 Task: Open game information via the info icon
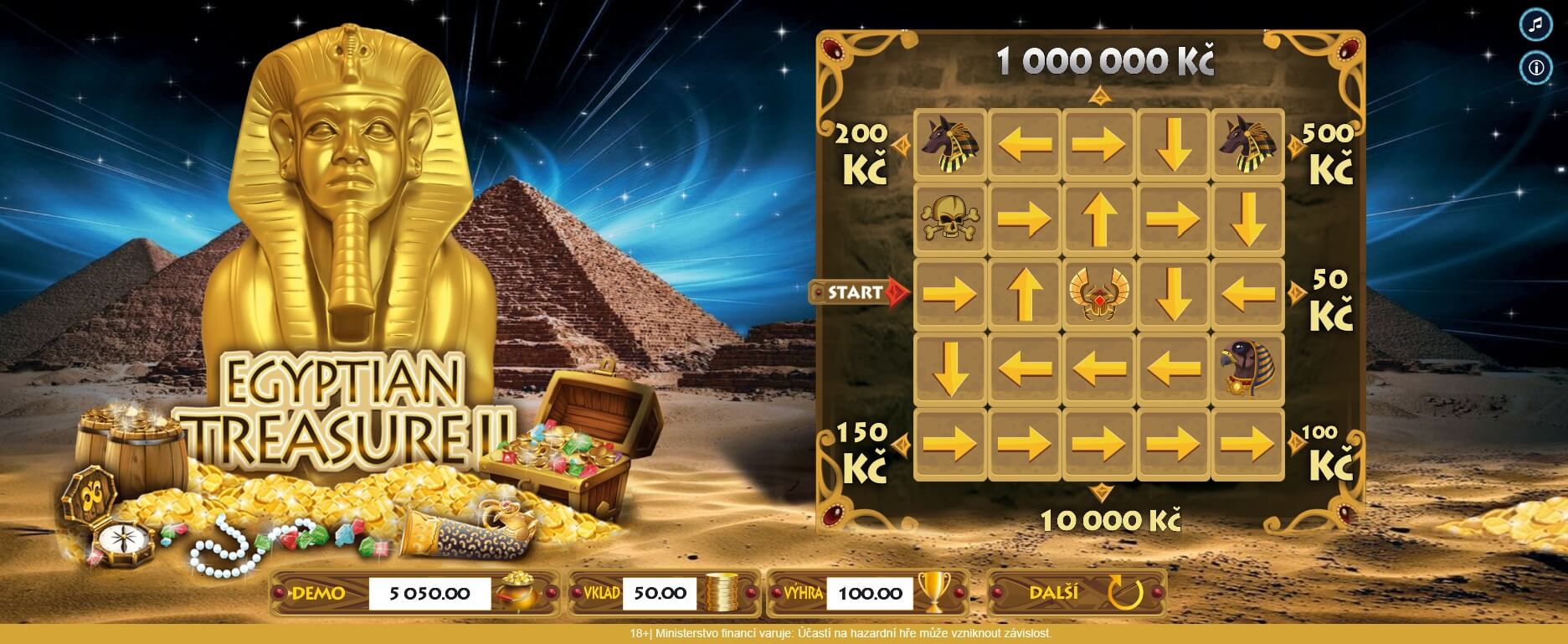[x=1537, y=68]
